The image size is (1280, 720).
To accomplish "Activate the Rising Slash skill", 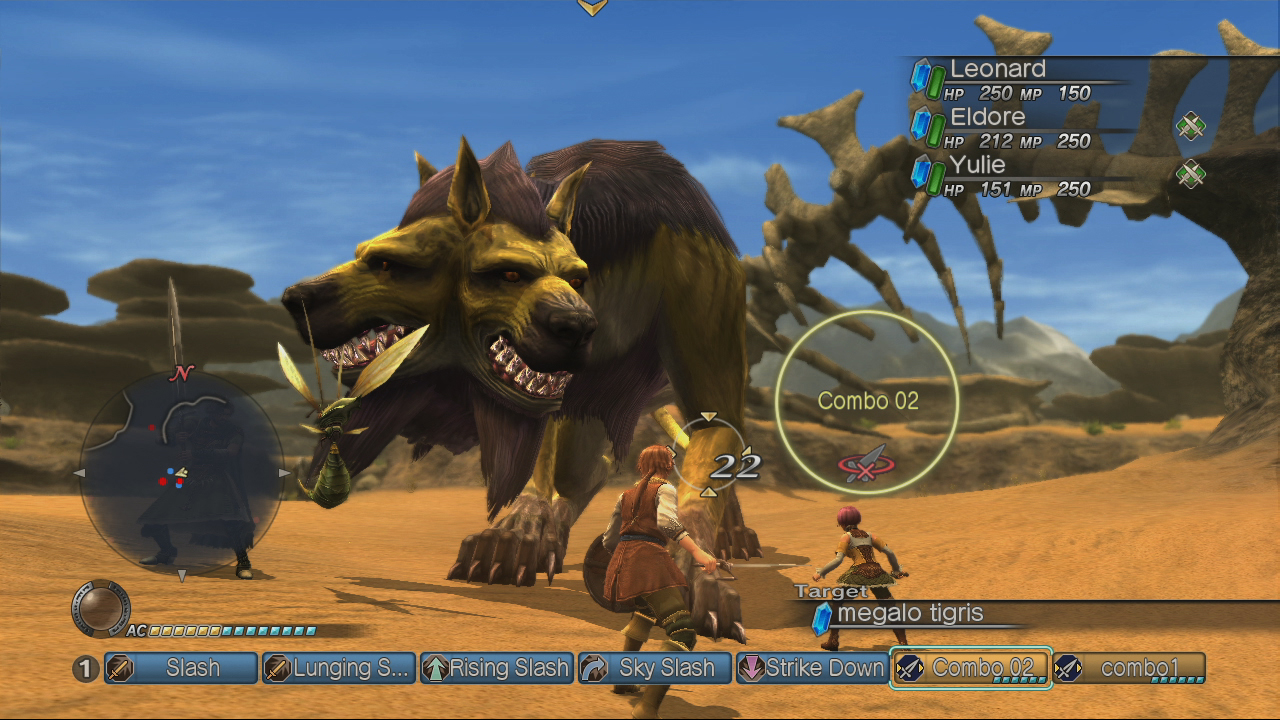I will pyautogui.click(x=497, y=668).
